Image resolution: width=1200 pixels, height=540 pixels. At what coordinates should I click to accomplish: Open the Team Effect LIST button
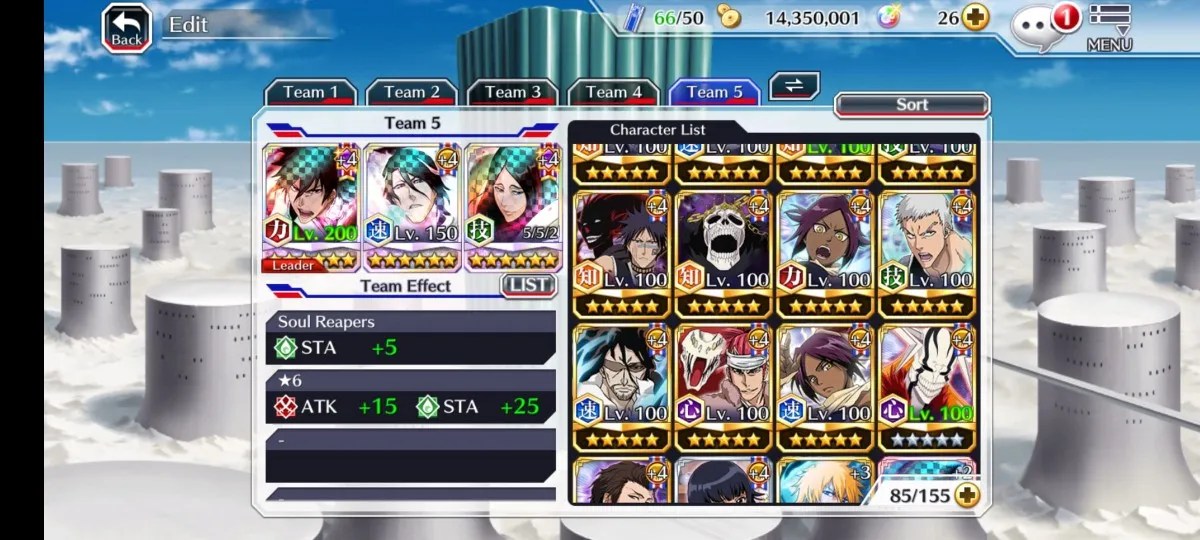pos(528,285)
